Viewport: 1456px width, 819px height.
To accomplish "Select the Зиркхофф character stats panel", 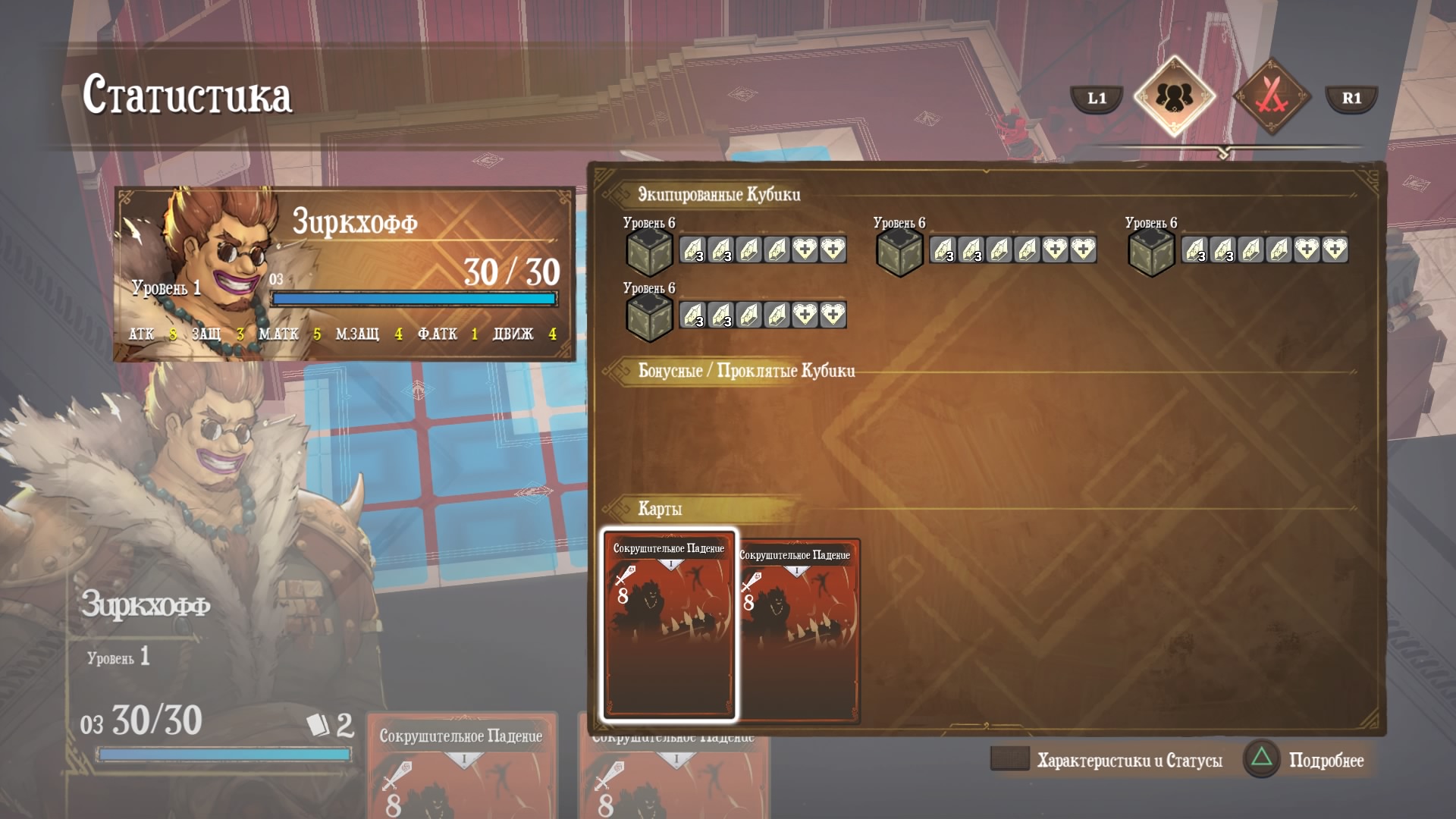I will (344, 274).
